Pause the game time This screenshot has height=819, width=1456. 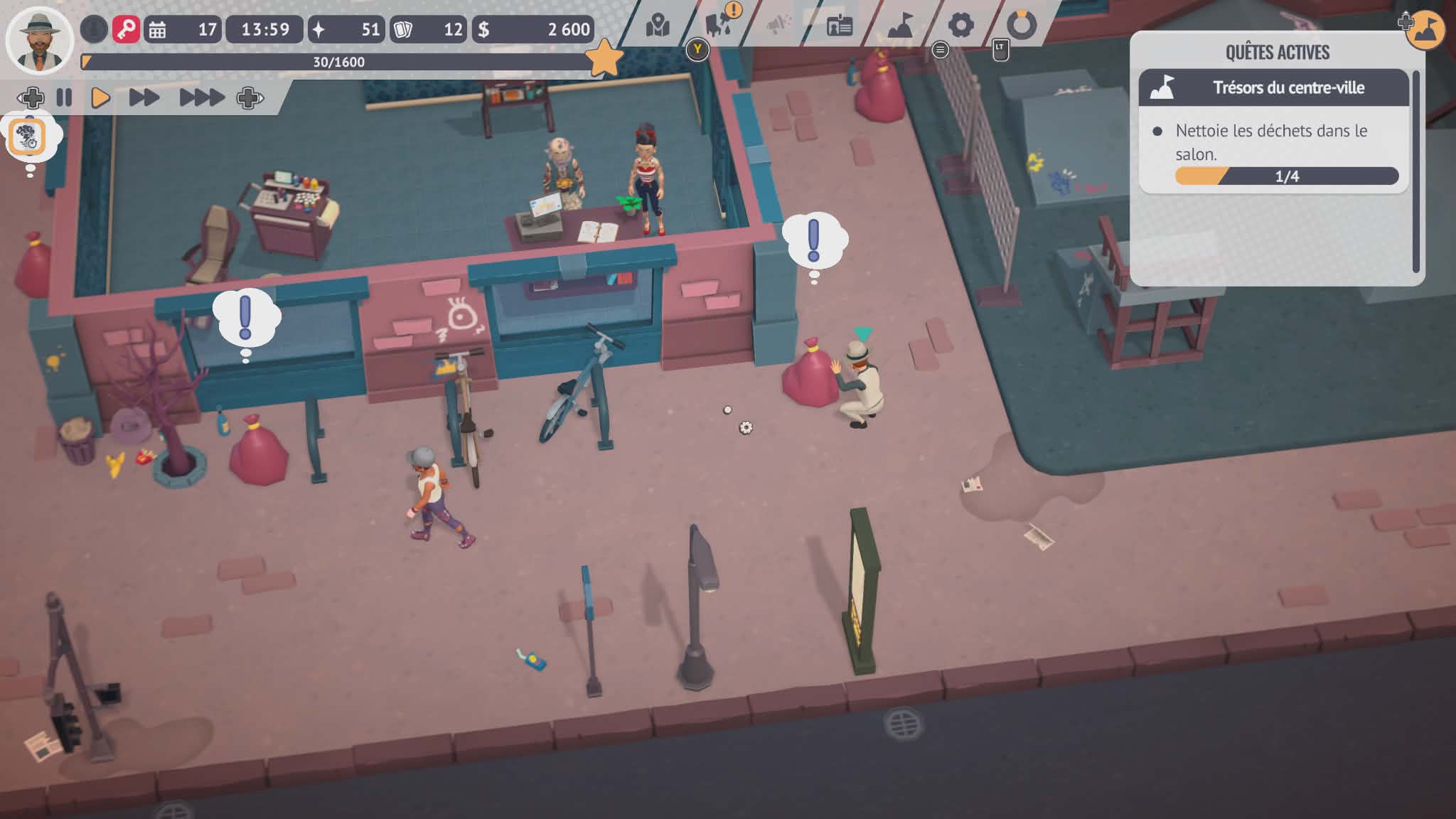click(64, 97)
